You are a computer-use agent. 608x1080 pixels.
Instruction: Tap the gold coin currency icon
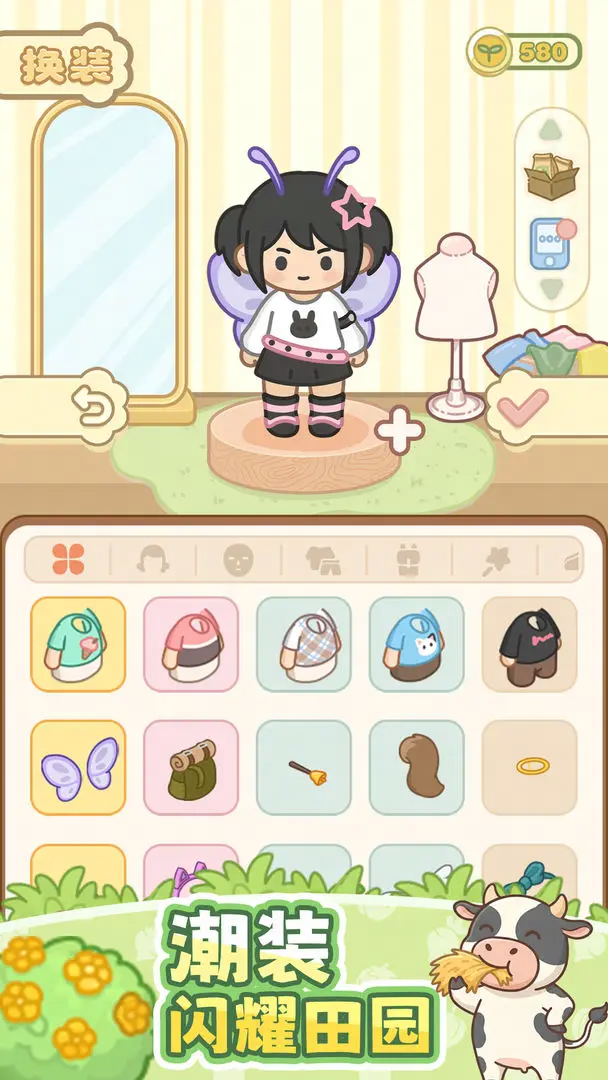click(491, 51)
